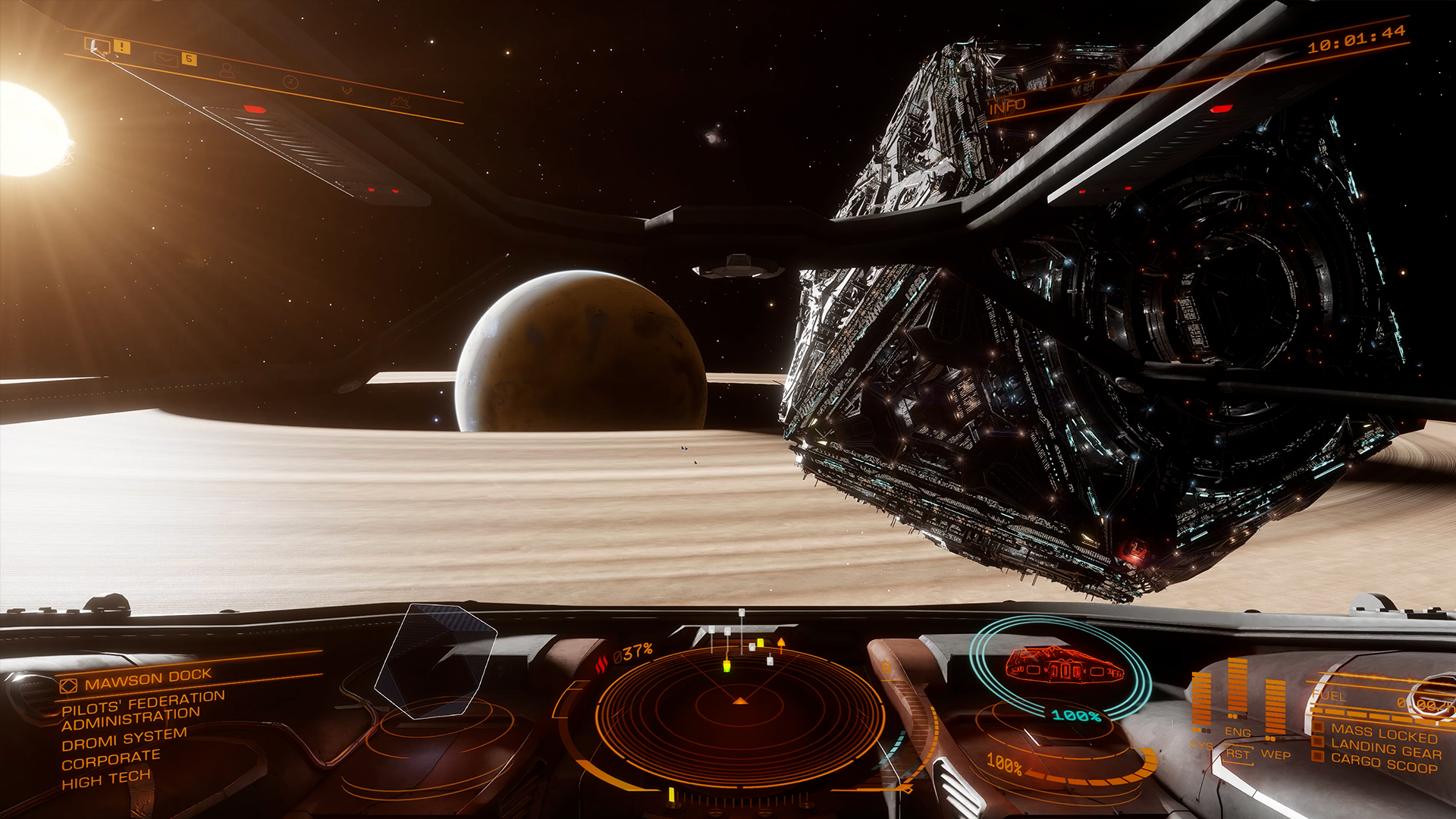Viewport: 1456px width, 819px height.
Task: Reset power distribution with RST
Action: [x=1238, y=754]
